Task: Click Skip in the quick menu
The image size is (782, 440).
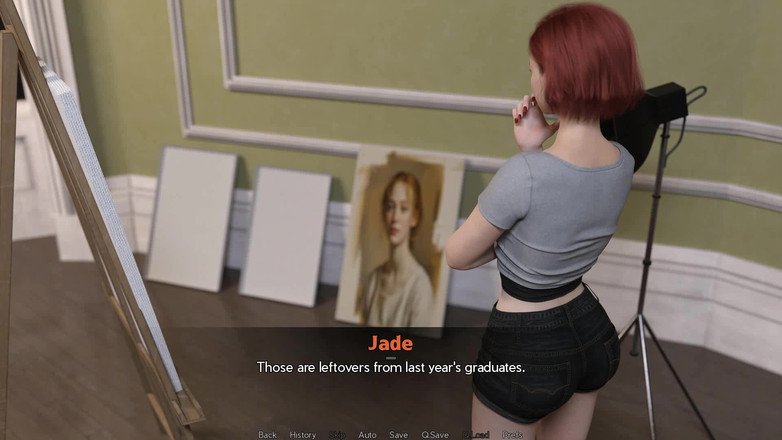Action: click(337, 435)
